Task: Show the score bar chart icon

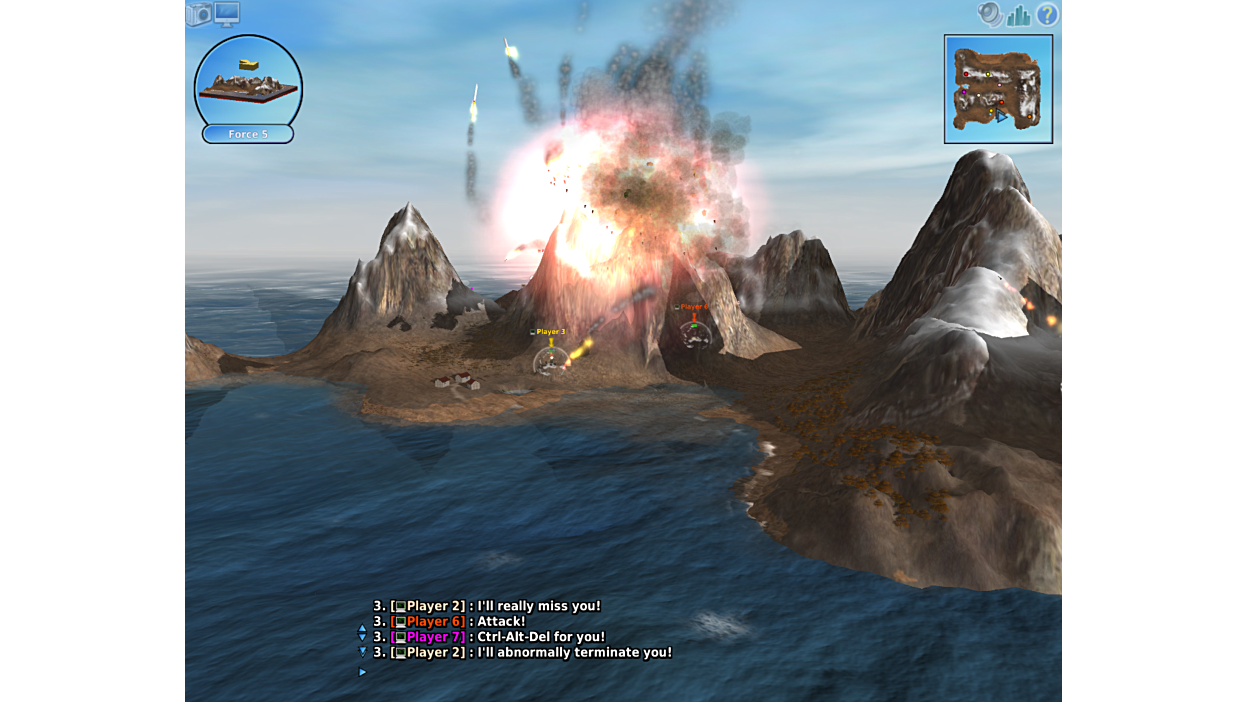Action: coord(1018,14)
